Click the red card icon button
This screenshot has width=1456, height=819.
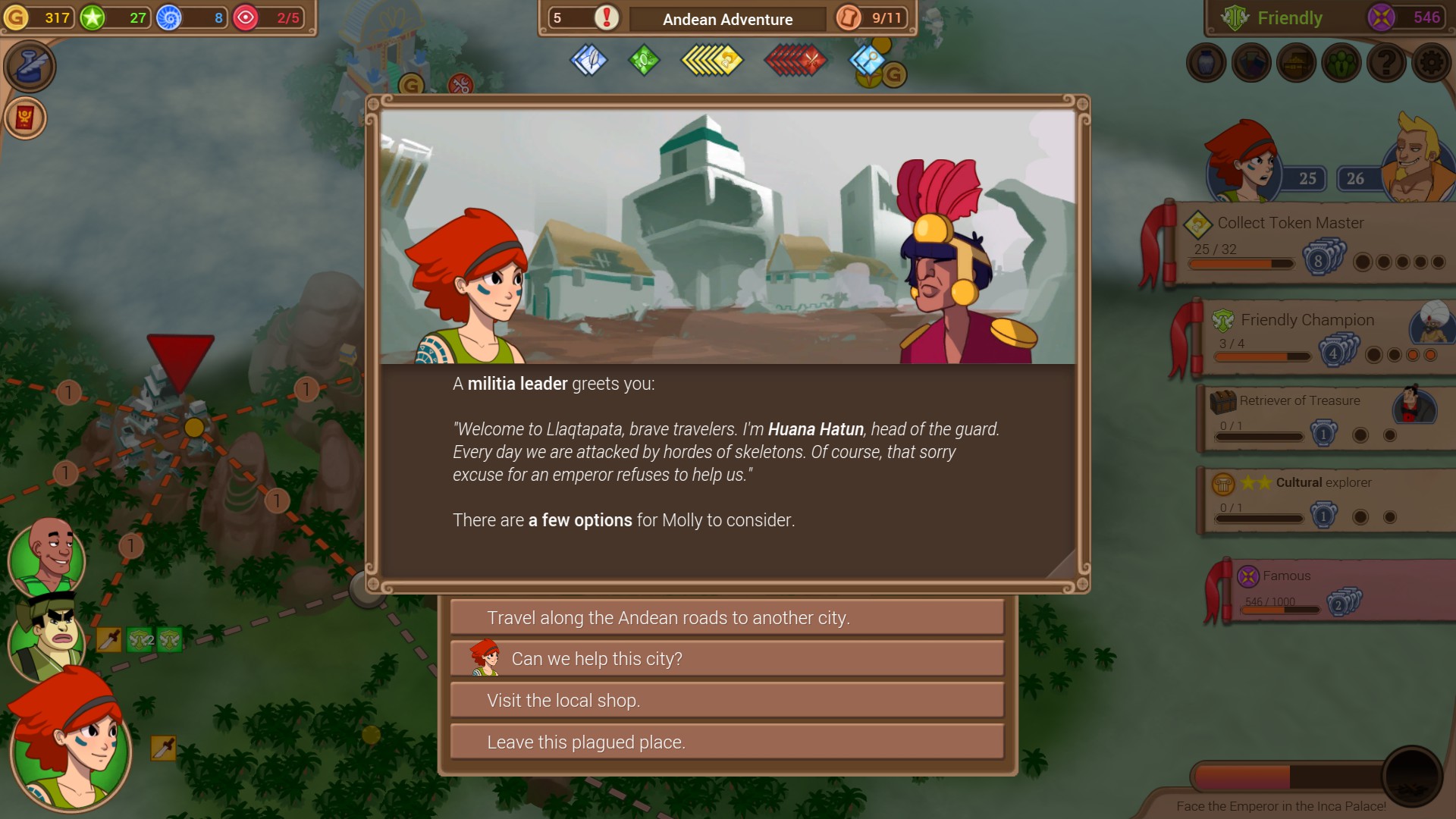[25, 118]
